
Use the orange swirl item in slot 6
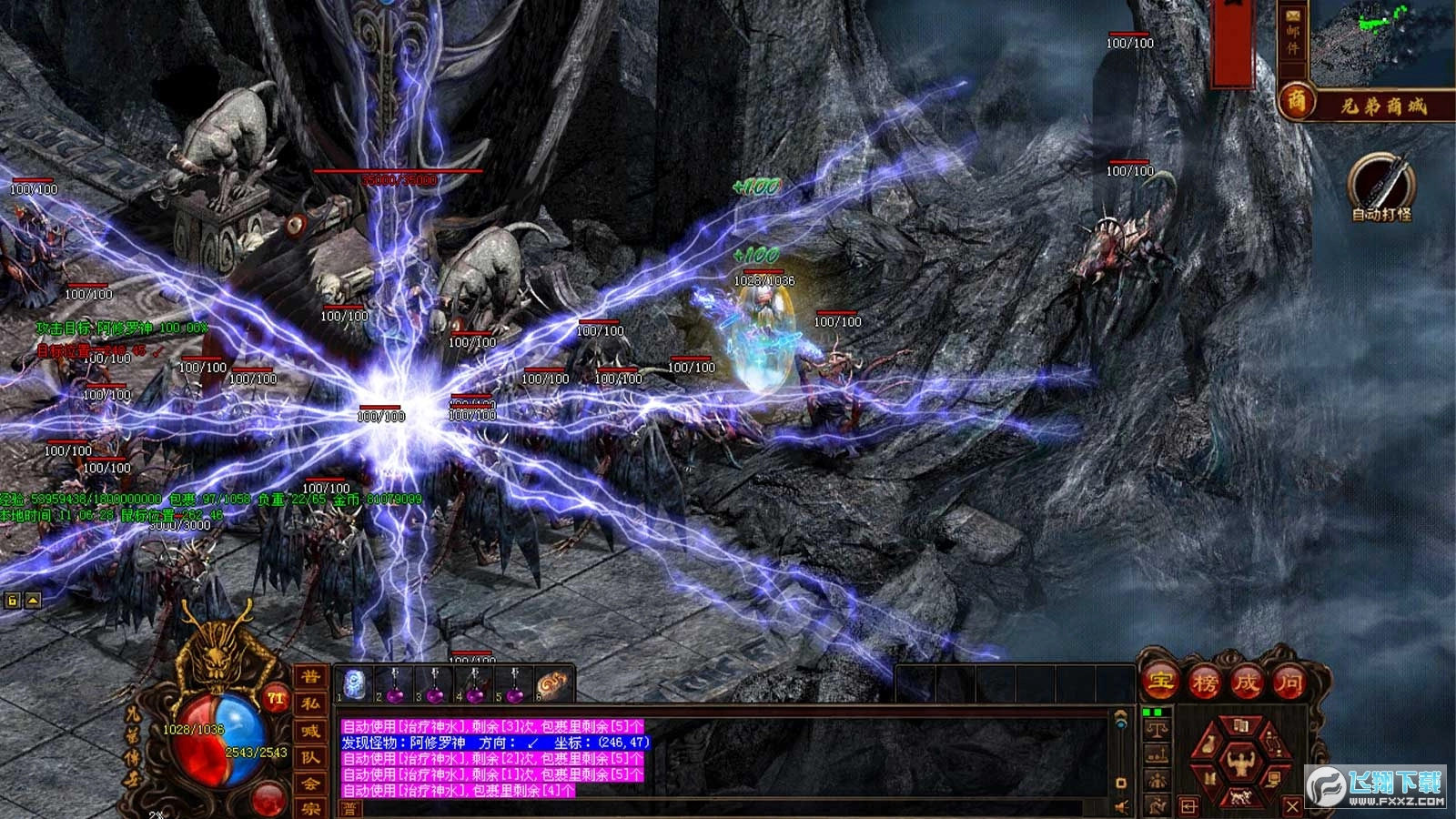[x=552, y=684]
